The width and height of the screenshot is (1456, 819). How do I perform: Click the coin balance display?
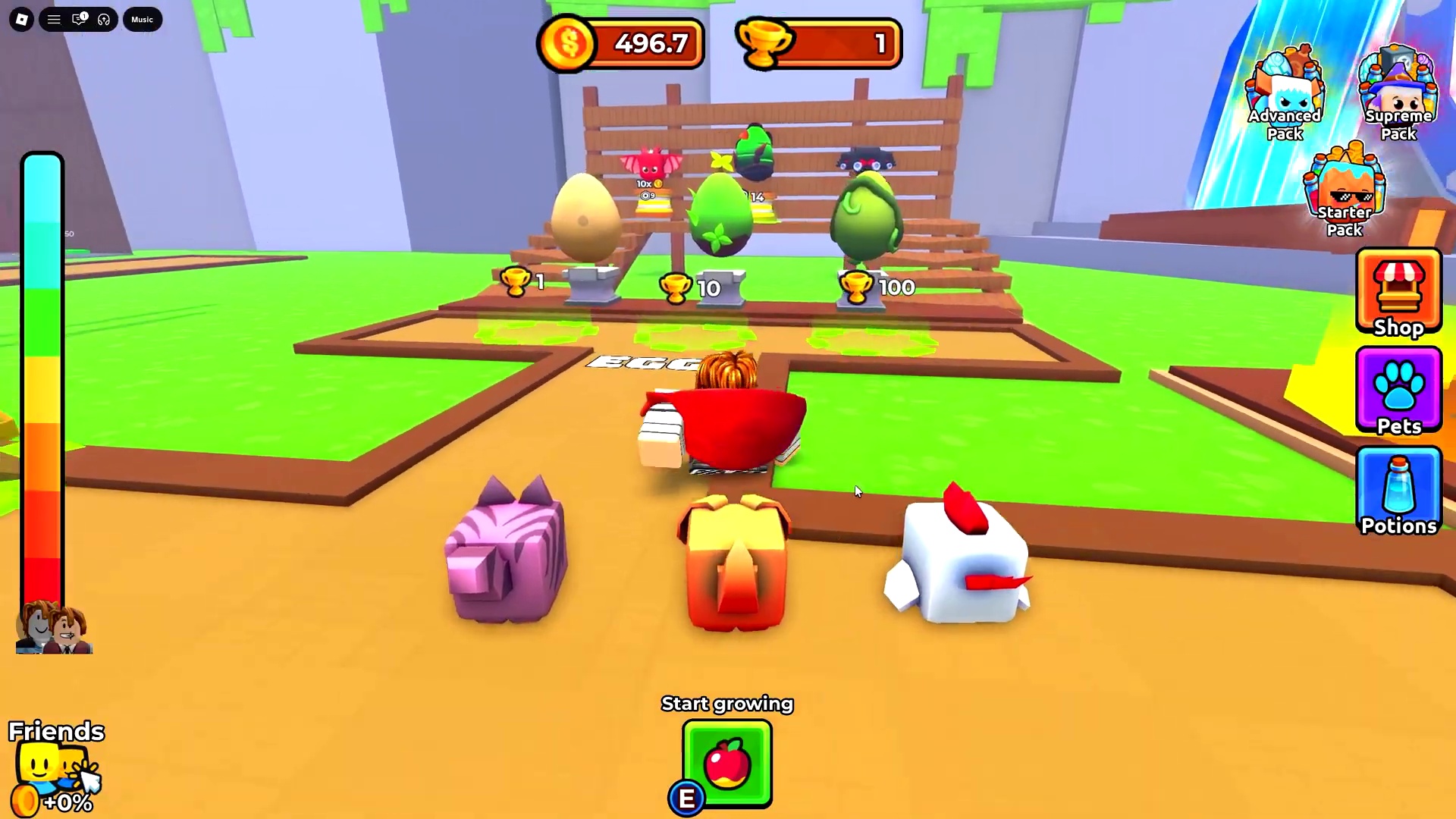[x=620, y=43]
